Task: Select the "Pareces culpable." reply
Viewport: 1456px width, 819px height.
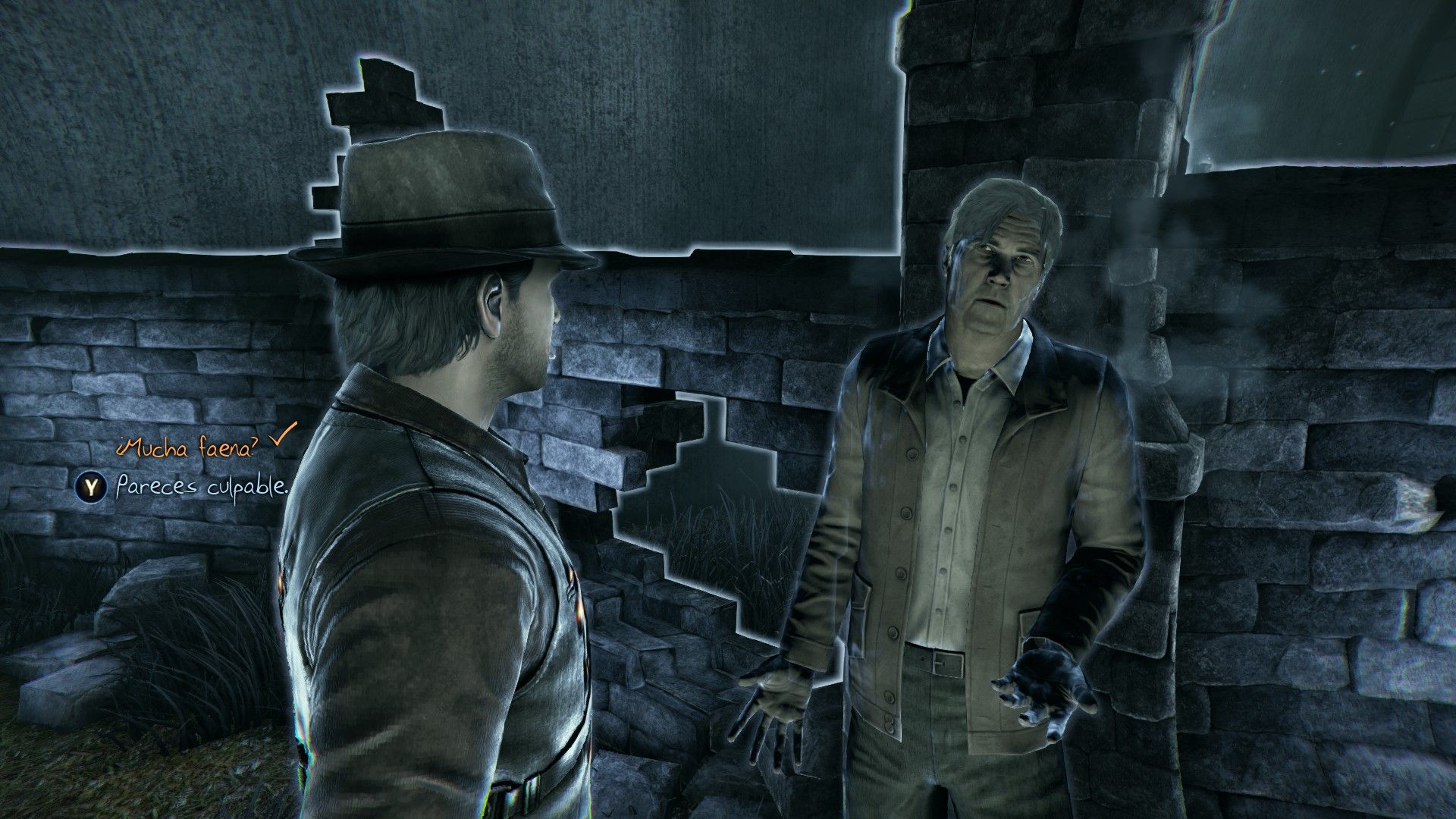Action: [x=202, y=488]
